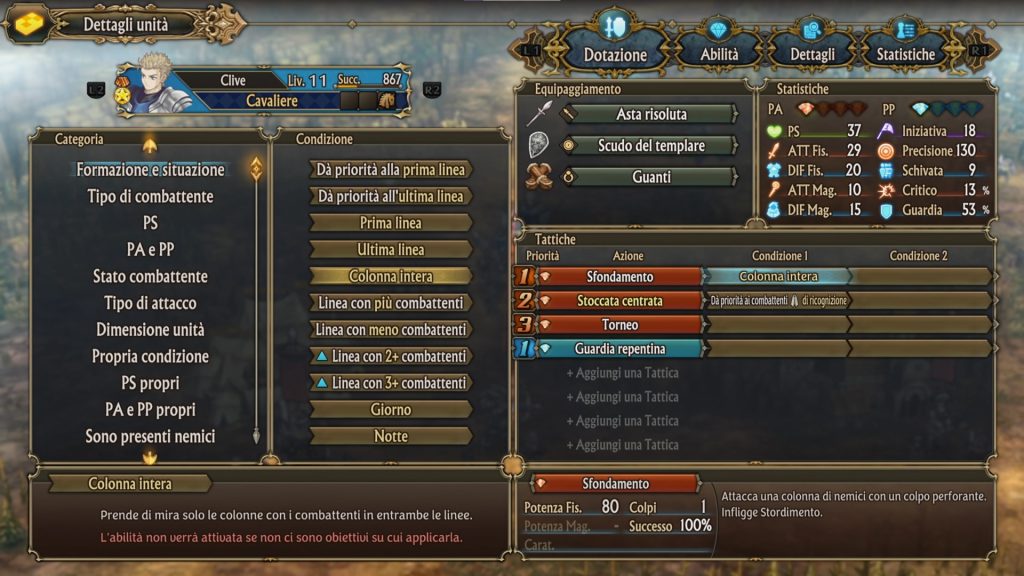Click the Asta risoluta weapon slot
This screenshot has height=576, width=1024.
point(651,114)
